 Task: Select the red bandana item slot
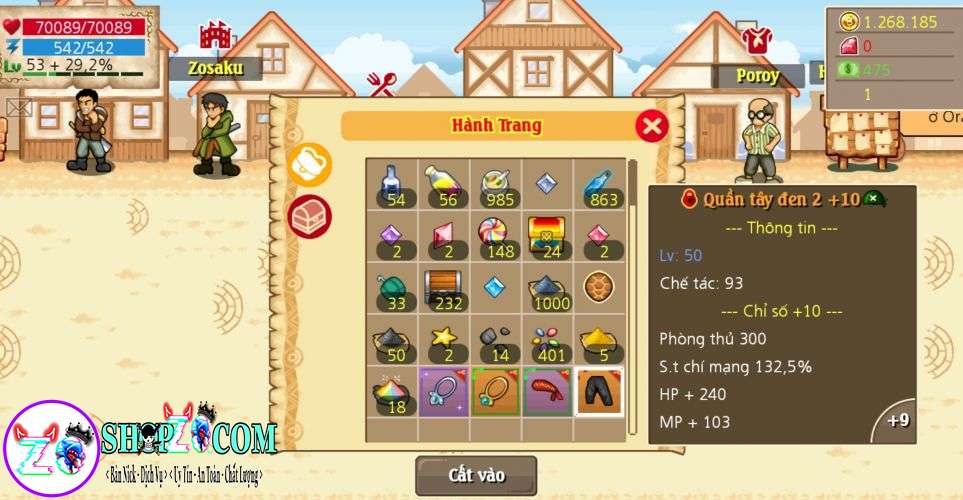pos(547,391)
